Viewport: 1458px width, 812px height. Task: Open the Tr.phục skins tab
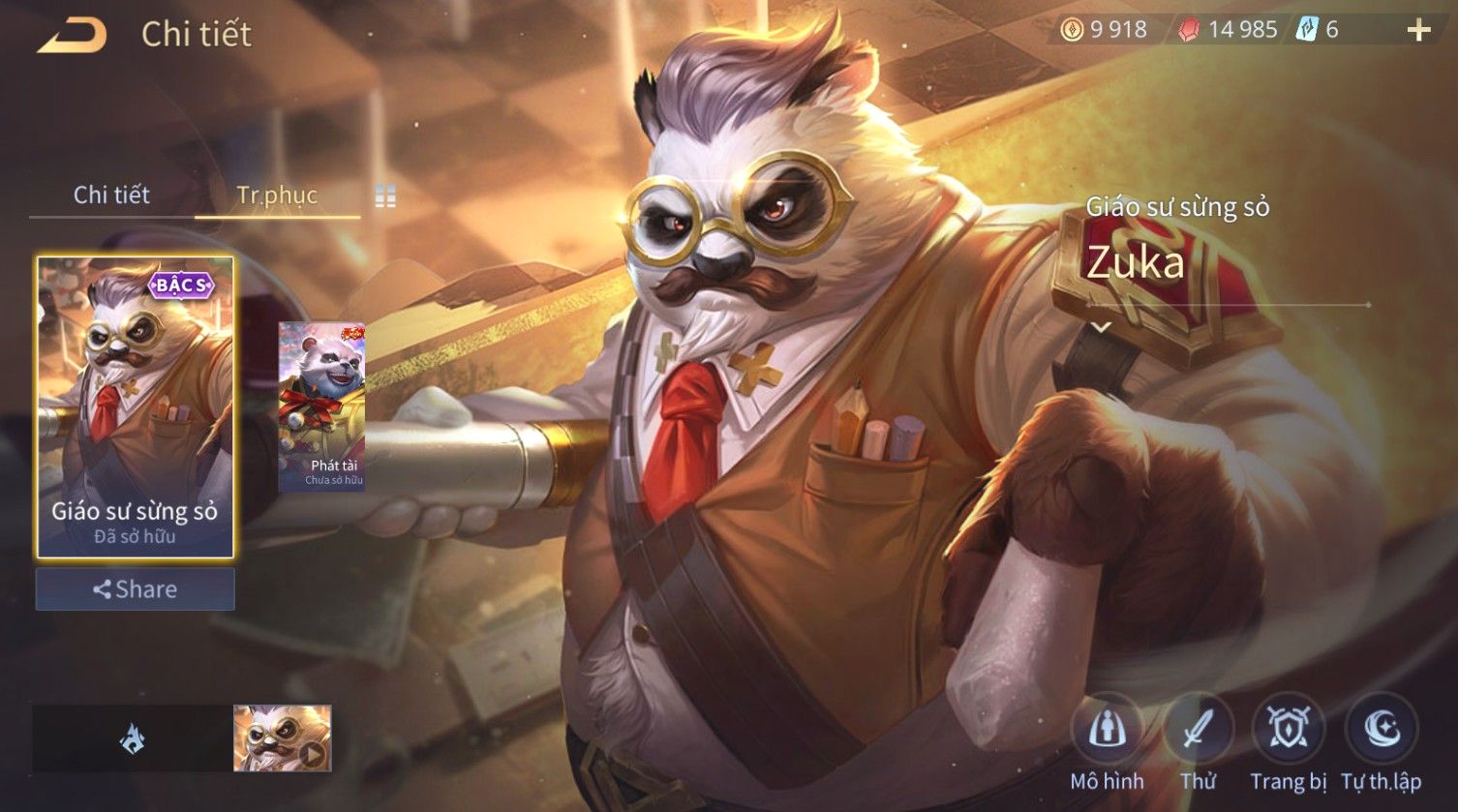coord(277,195)
